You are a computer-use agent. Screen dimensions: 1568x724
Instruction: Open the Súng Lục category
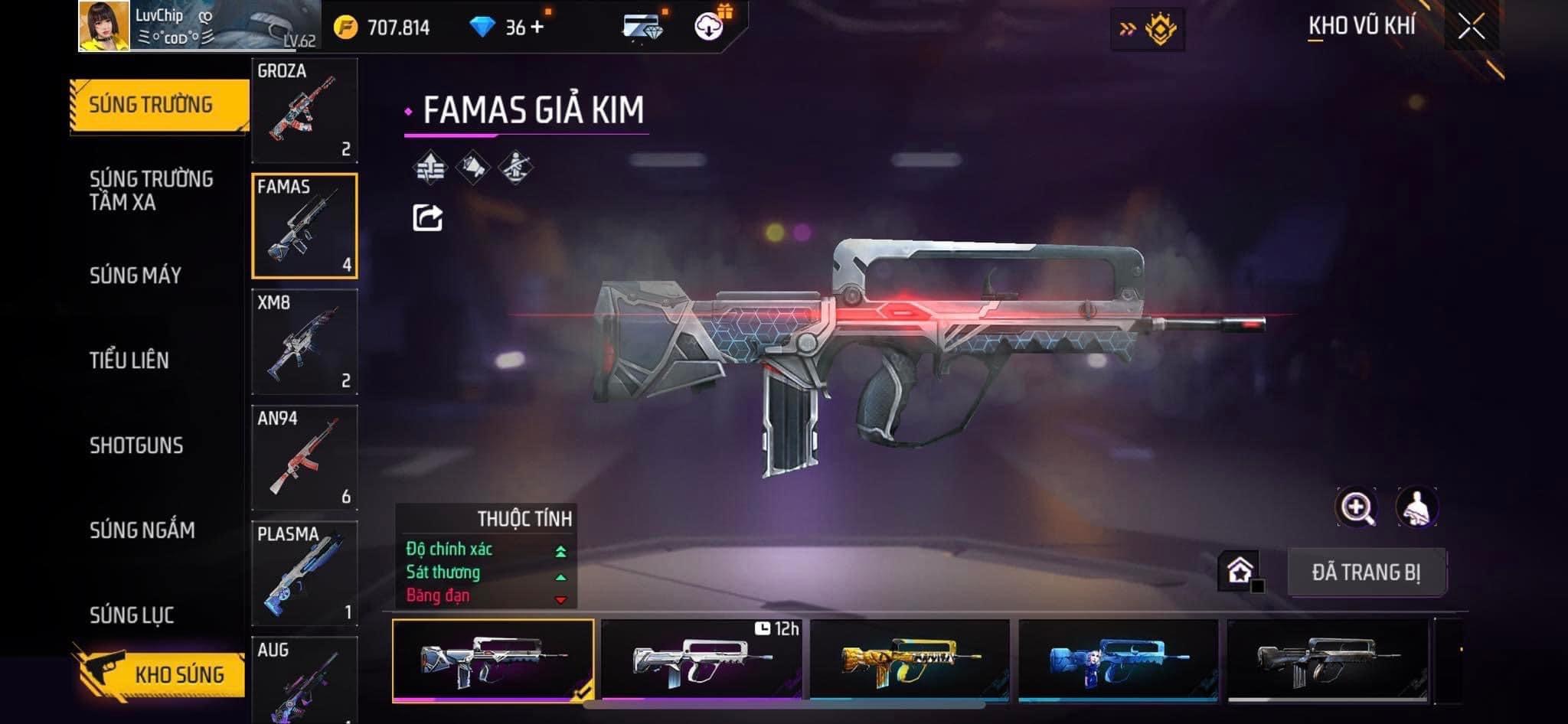click(132, 615)
